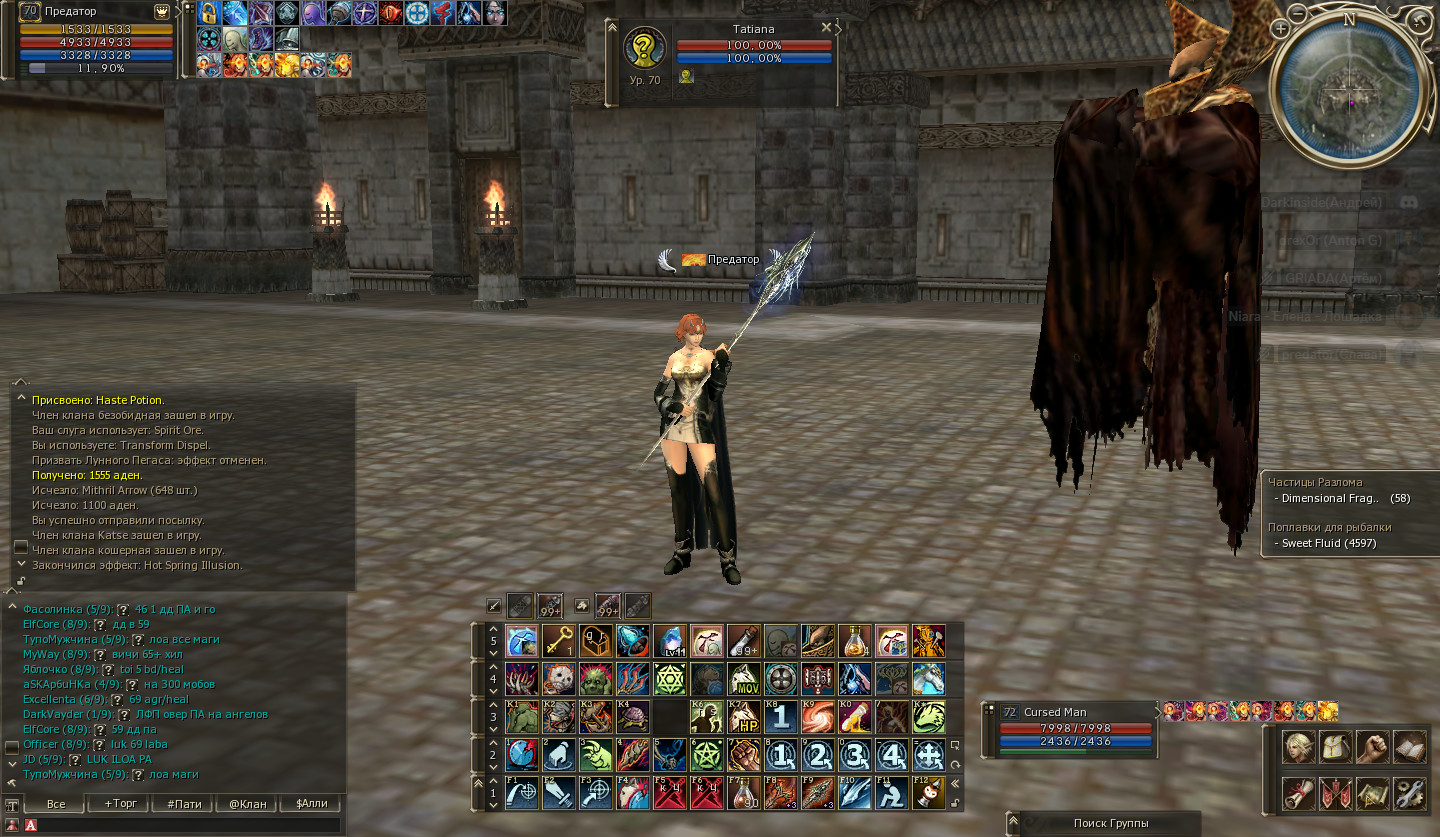Zoom out the minimap with minus button
This screenshot has width=1440, height=837.
coord(1298,14)
